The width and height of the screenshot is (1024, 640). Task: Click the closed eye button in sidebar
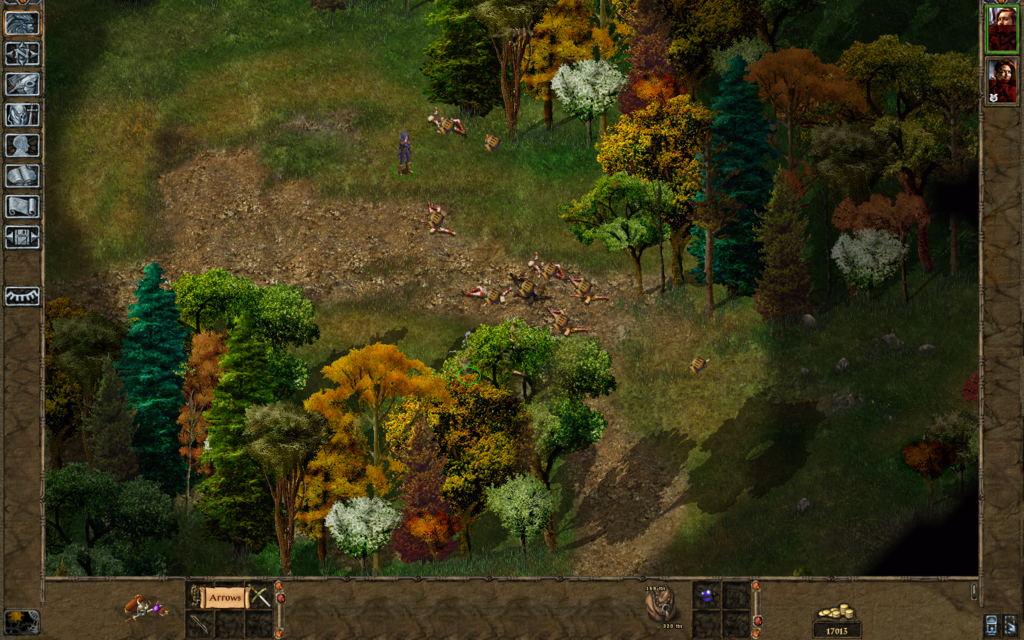(22, 296)
